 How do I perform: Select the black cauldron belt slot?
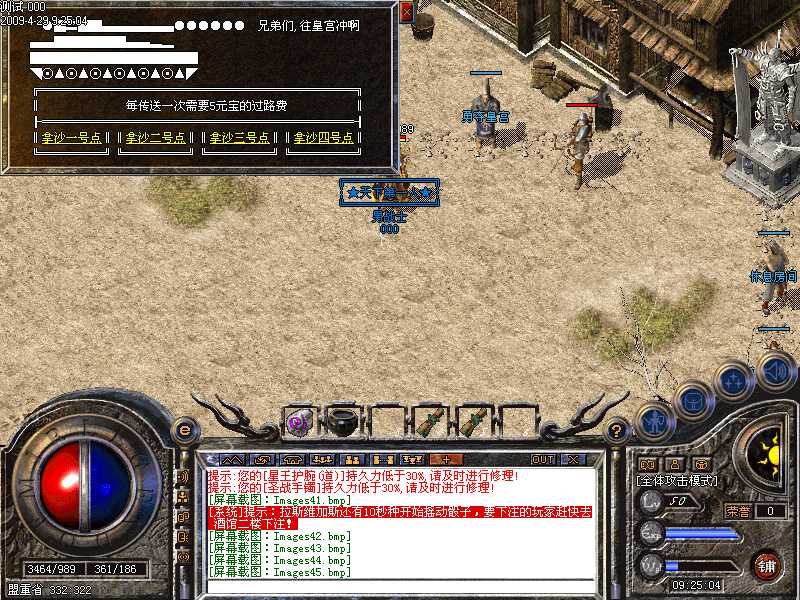tap(341, 420)
